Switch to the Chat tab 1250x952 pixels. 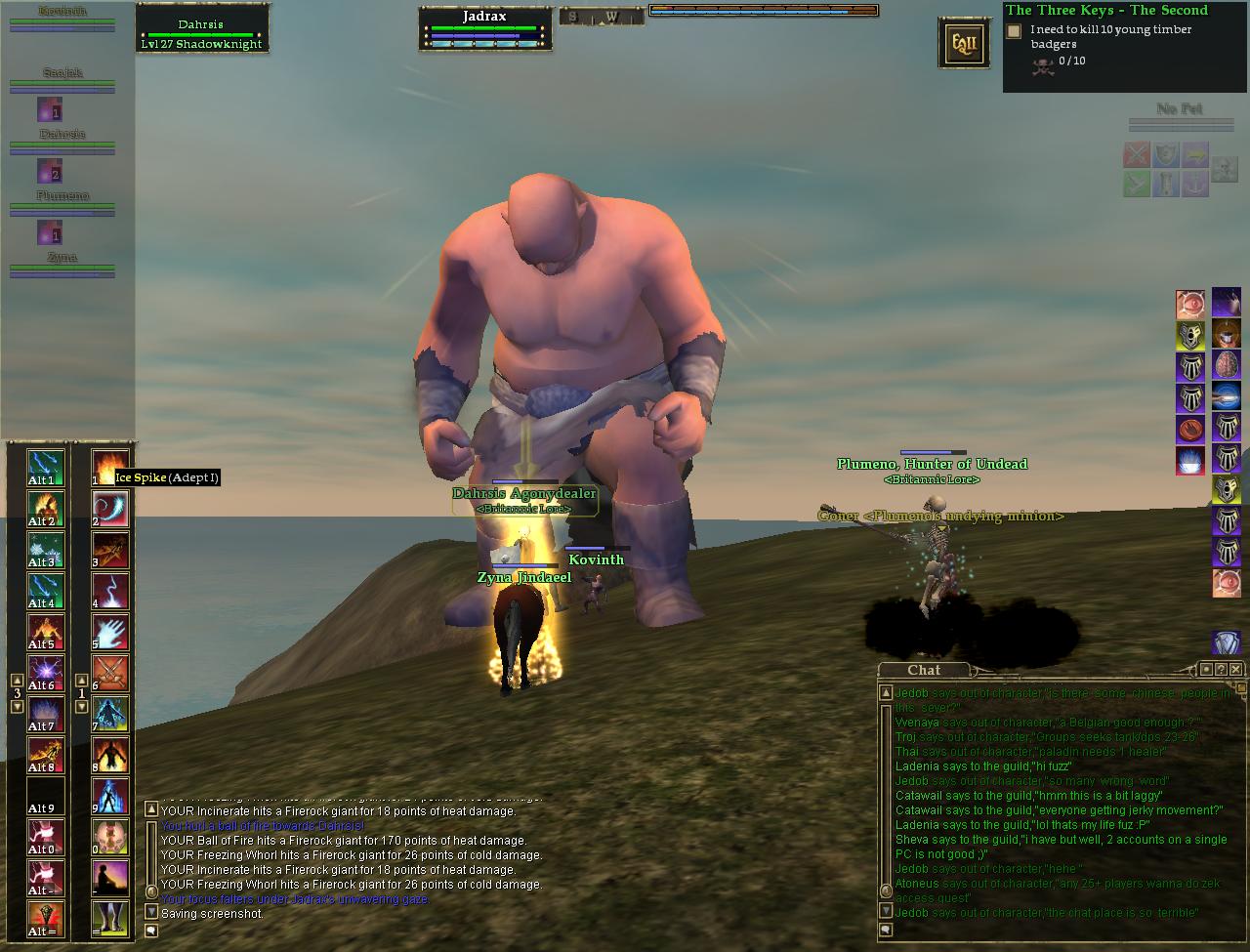click(x=924, y=670)
